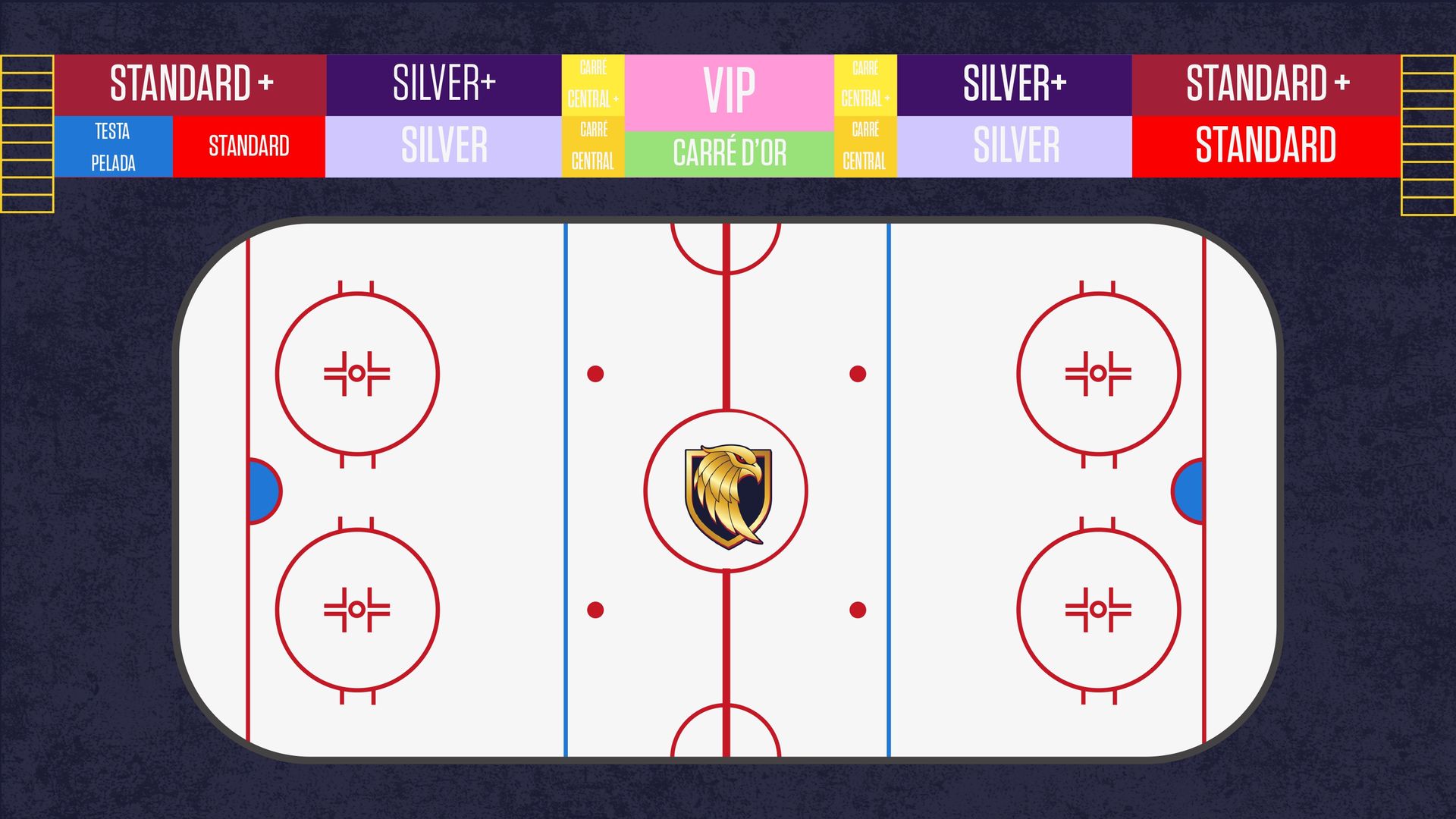The width and height of the screenshot is (1456, 819).
Task: Select the VIP seating section
Action: (729, 92)
